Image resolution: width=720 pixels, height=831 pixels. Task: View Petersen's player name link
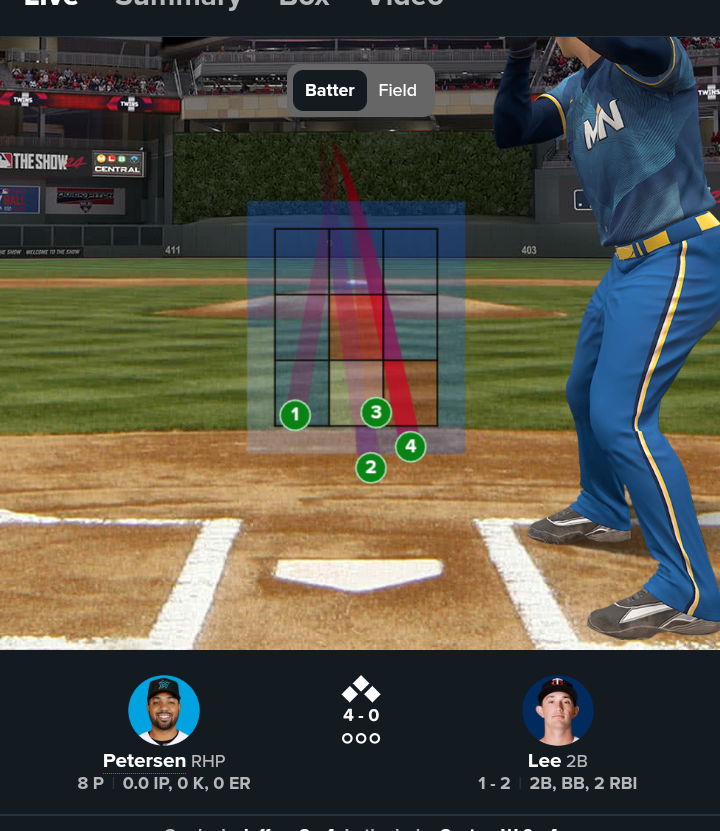(x=145, y=761)
